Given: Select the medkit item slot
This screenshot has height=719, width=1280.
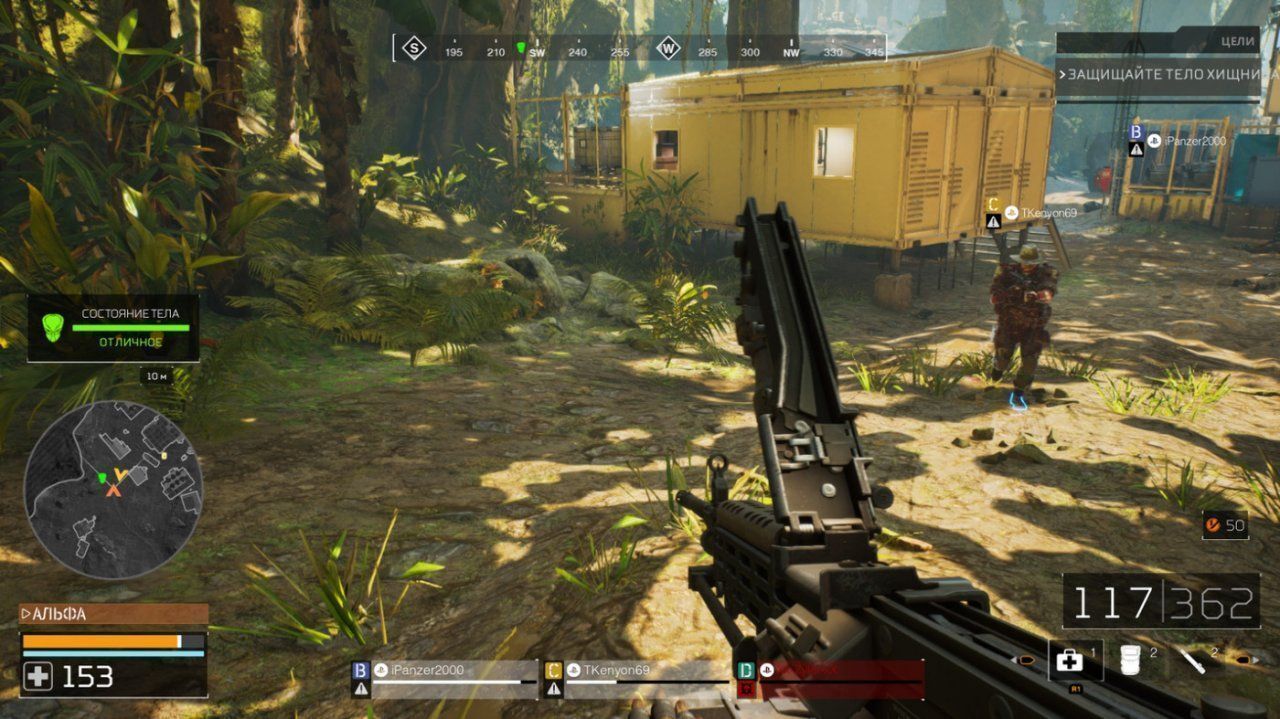Looking at the screenshot, I should coord(1070,661).
